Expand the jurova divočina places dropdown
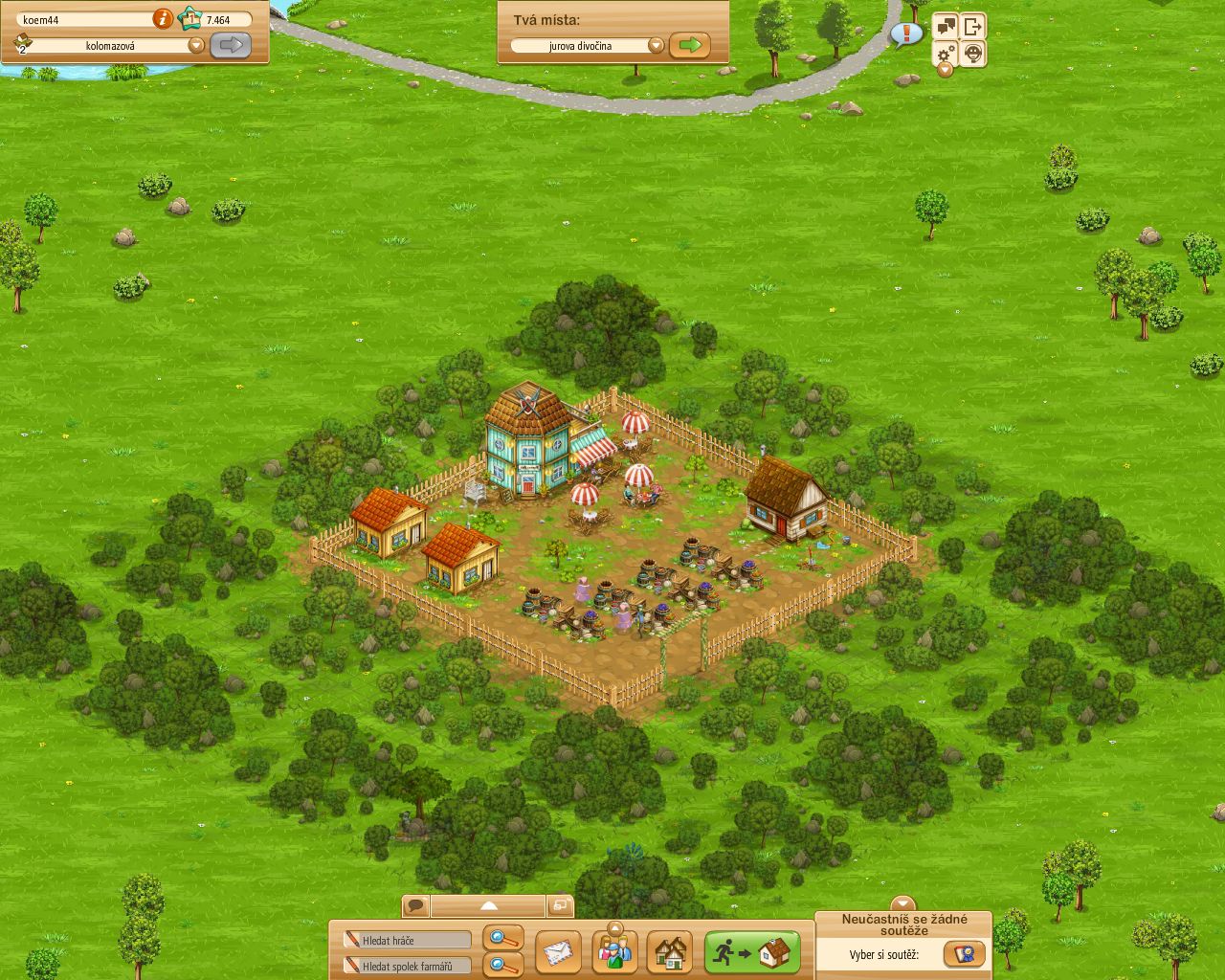This screenshot has height=980, width=1225. pos(657,44)
